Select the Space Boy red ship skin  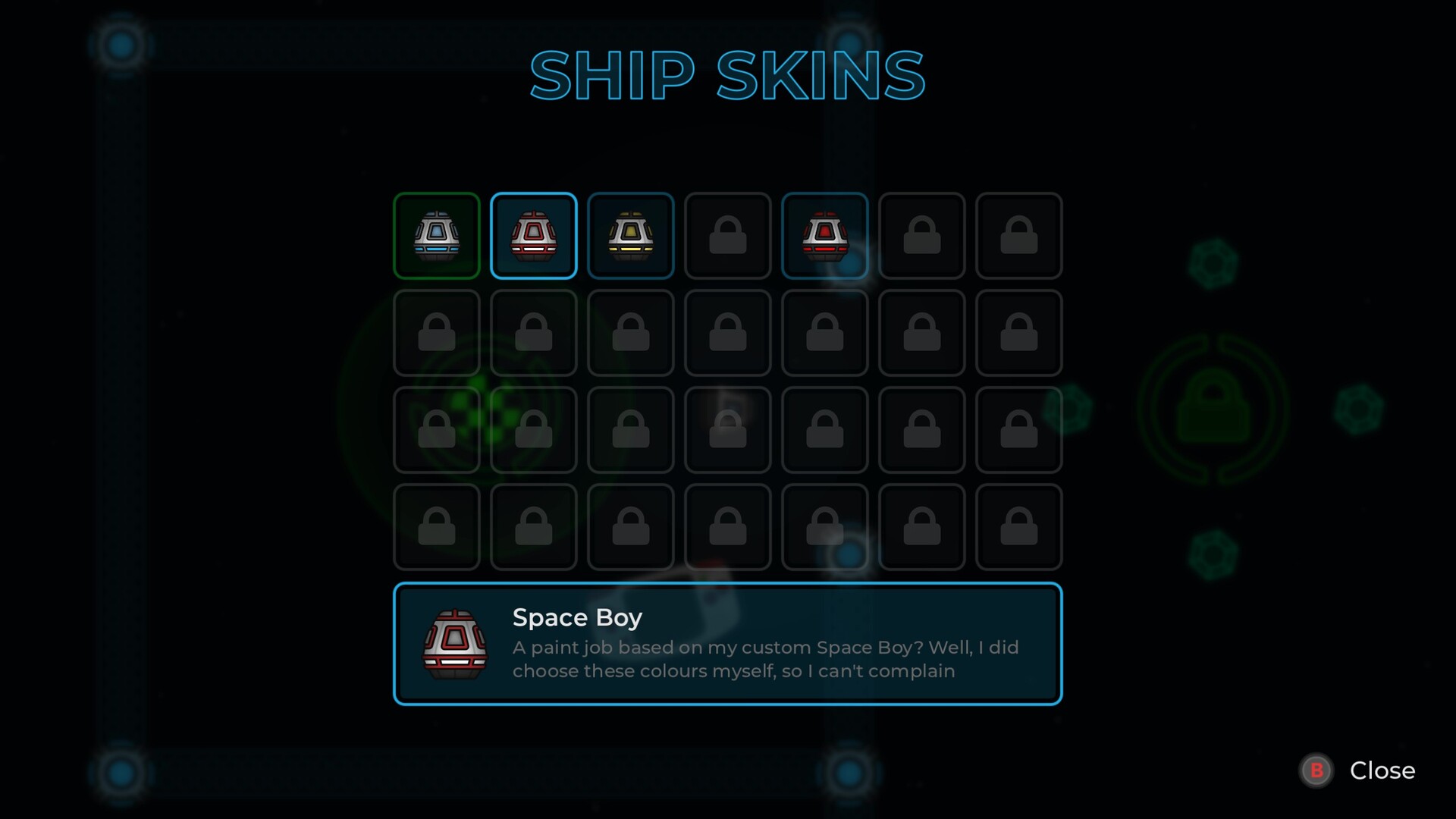[533, 236]
